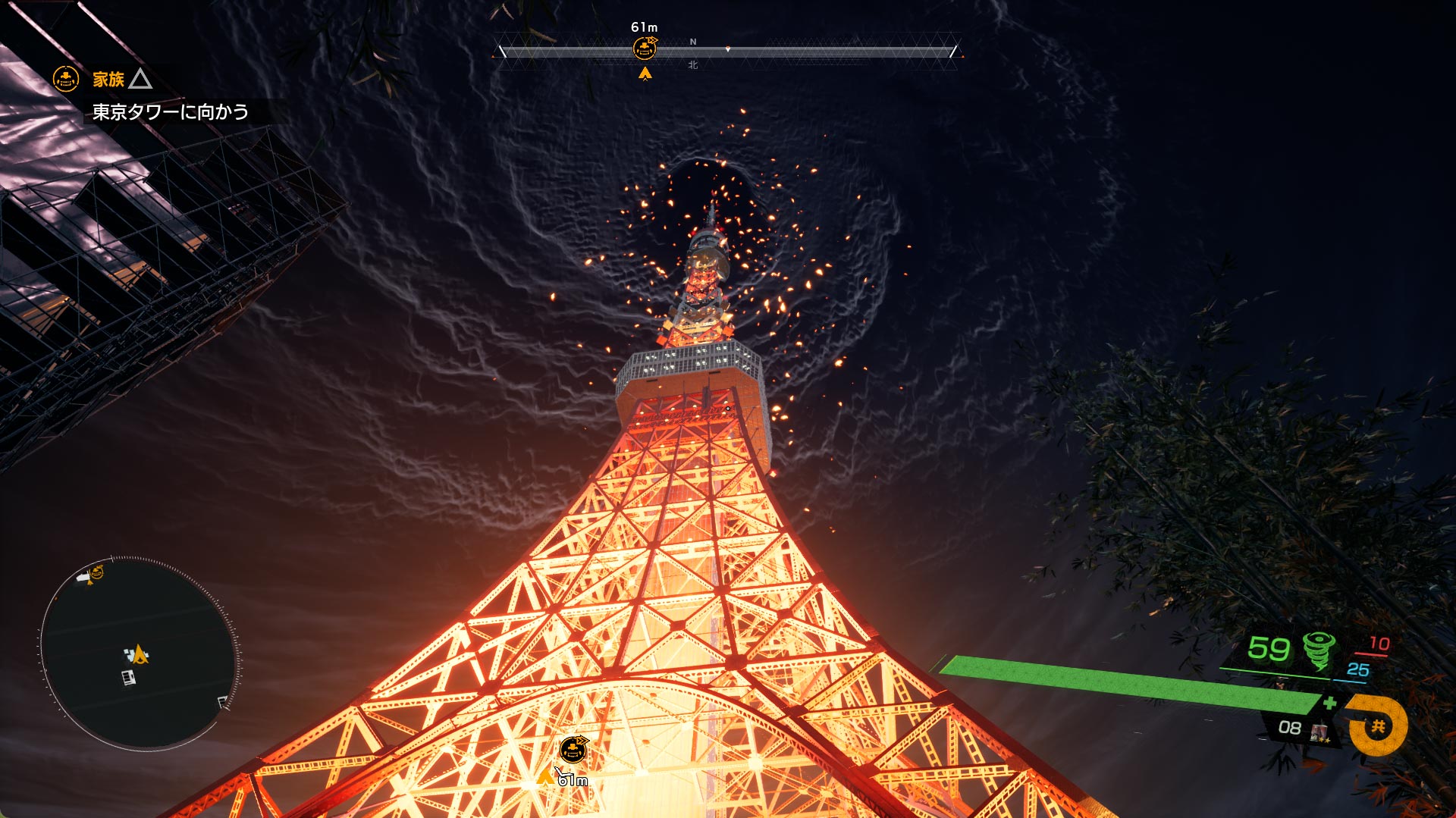Viewport: 1456px width, 818px height.
Task: Open the 家族 quest tracker icon
Action: [x=66, y=79]
